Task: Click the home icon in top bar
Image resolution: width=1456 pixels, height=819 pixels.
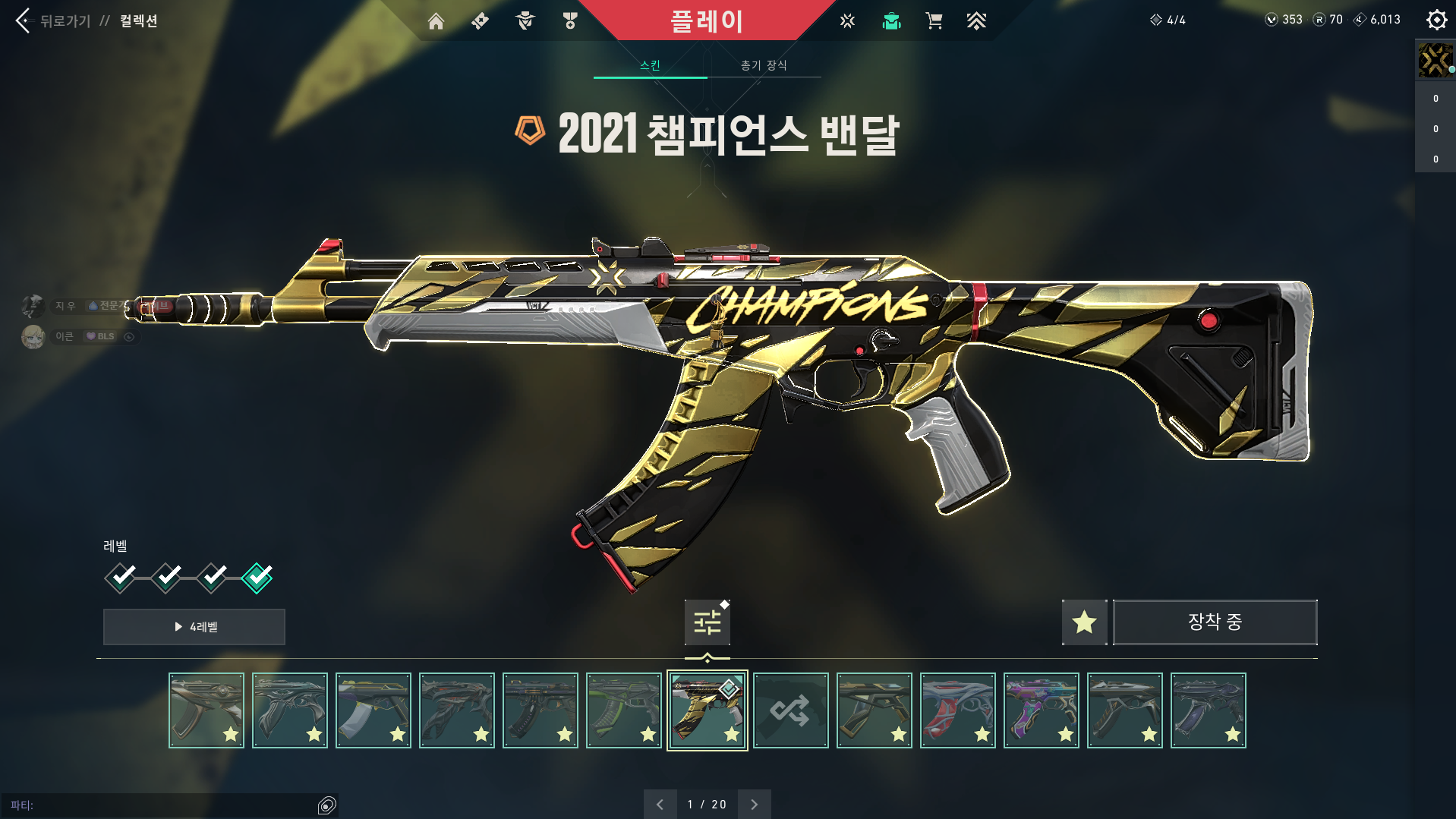Action: 436,20
